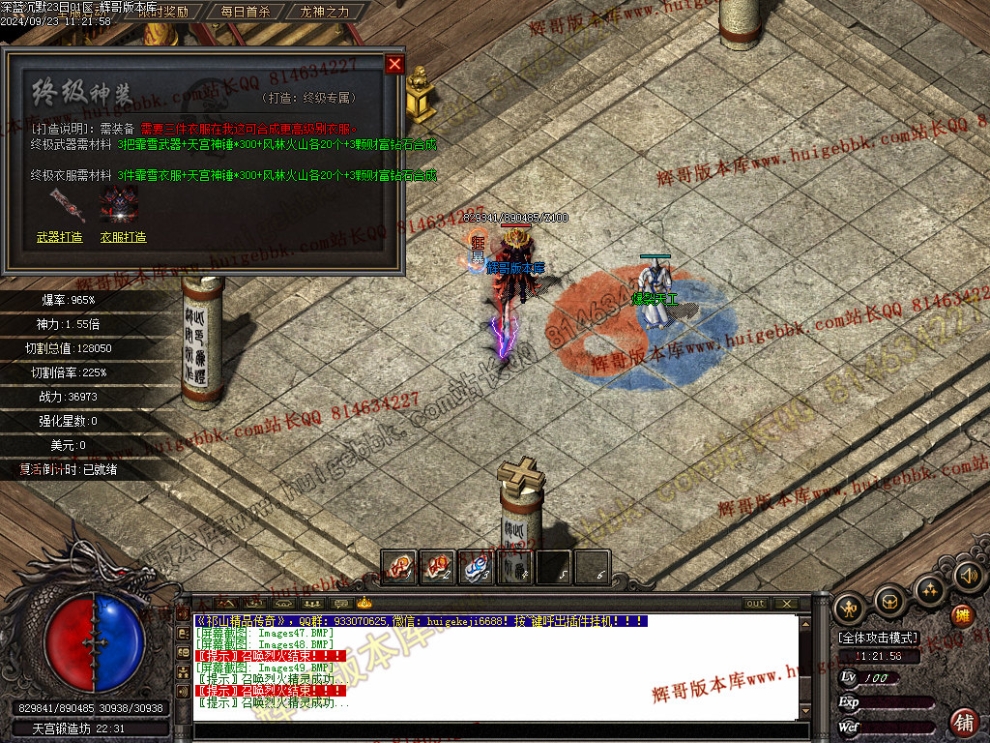The image size is (990, 743).
Task: Choose the 衣服打造 armor forging link
Action: pos(123,237)
